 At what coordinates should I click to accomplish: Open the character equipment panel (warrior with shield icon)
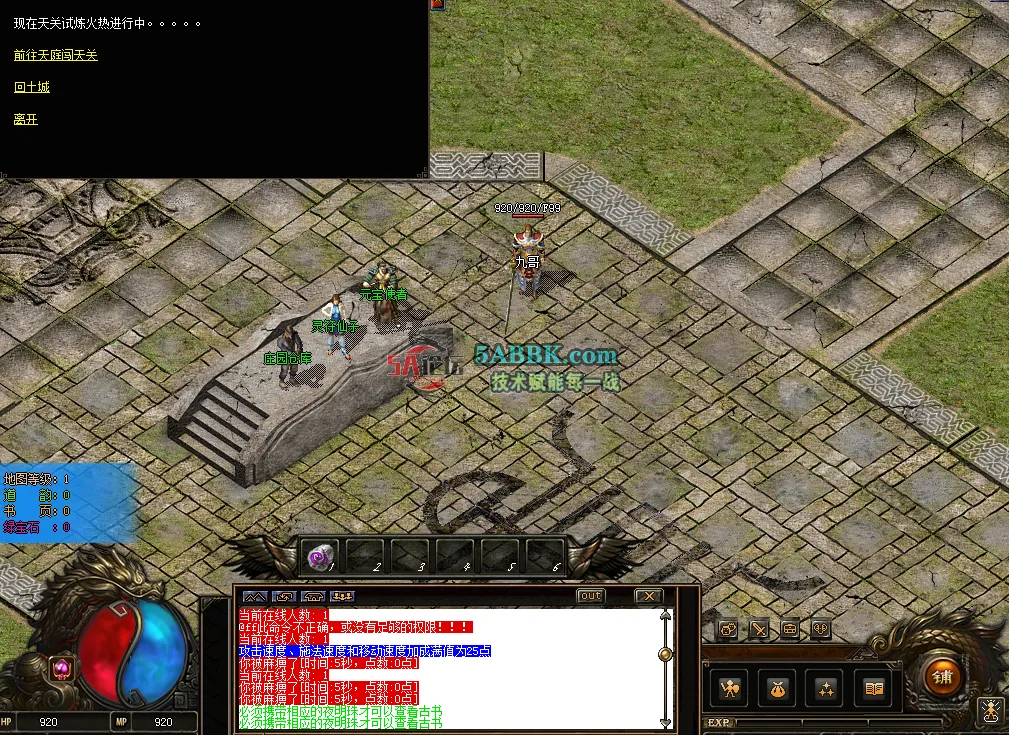[x=732, y=689]
